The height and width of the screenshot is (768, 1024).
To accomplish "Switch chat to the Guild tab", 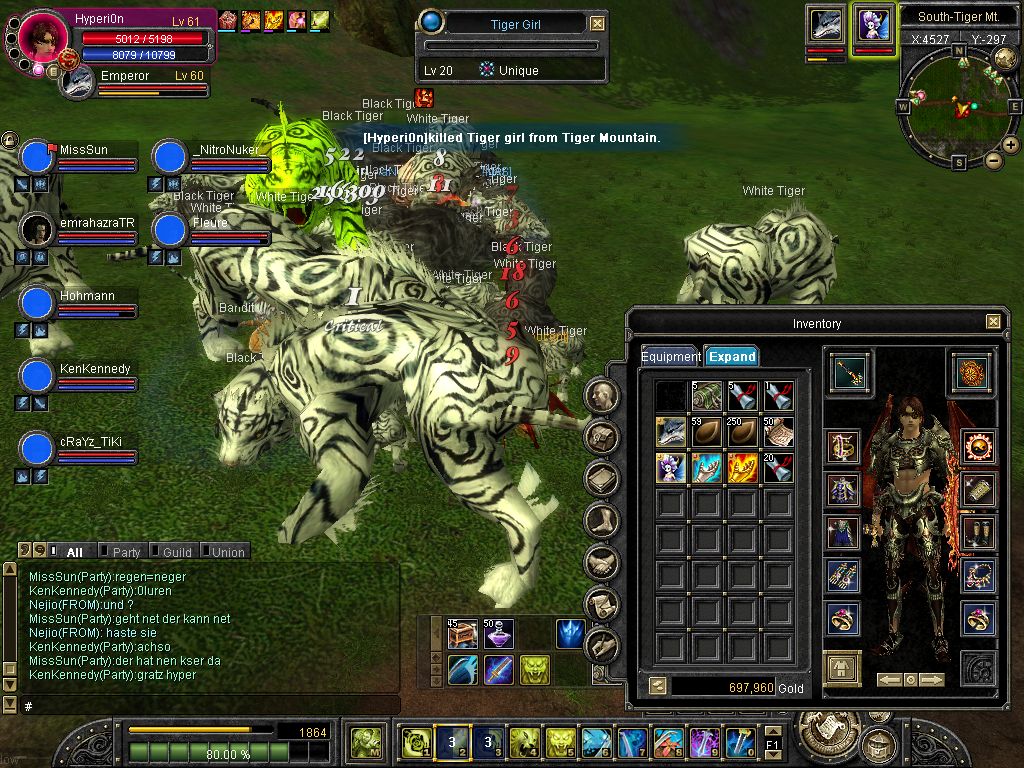I will [177, 551].
